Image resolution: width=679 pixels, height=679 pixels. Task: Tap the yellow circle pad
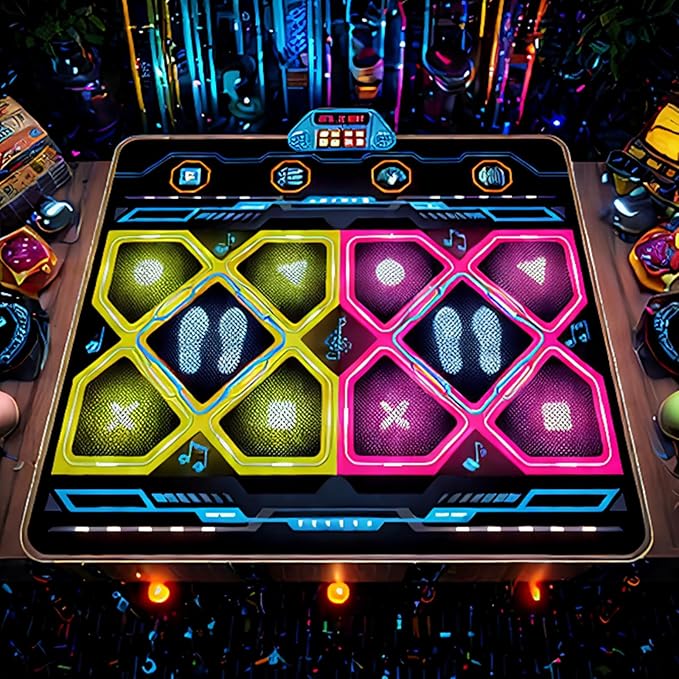[150, 272]
